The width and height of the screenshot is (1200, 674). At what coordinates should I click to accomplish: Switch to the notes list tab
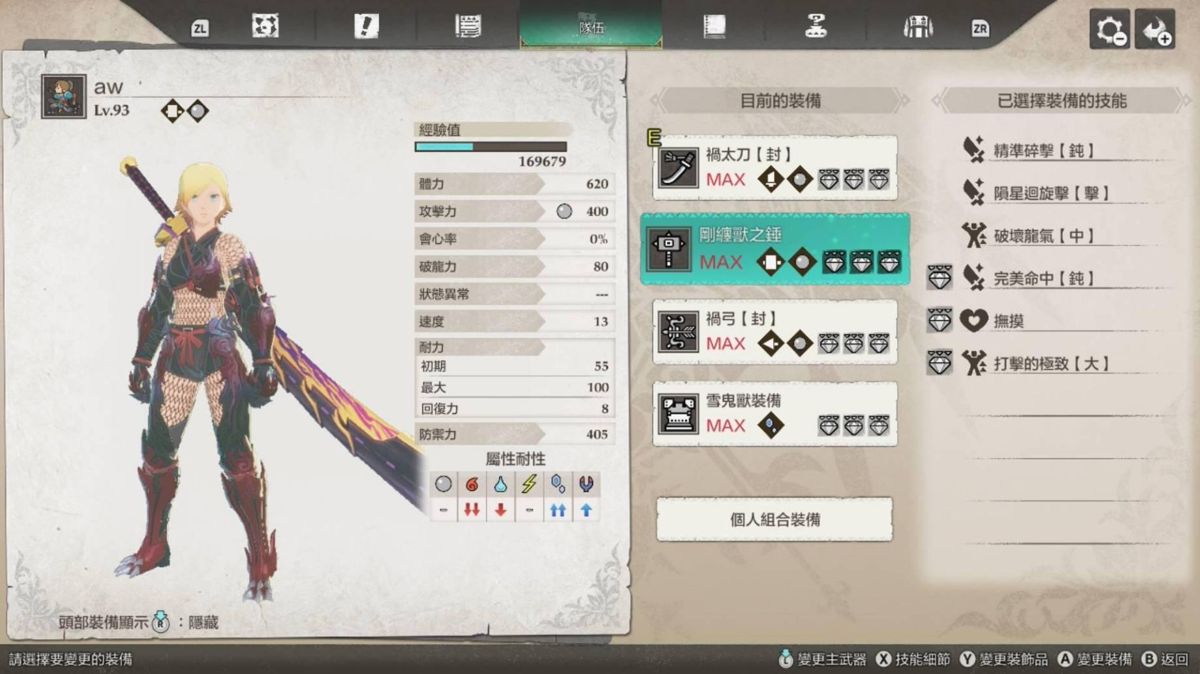pos(467,27)
